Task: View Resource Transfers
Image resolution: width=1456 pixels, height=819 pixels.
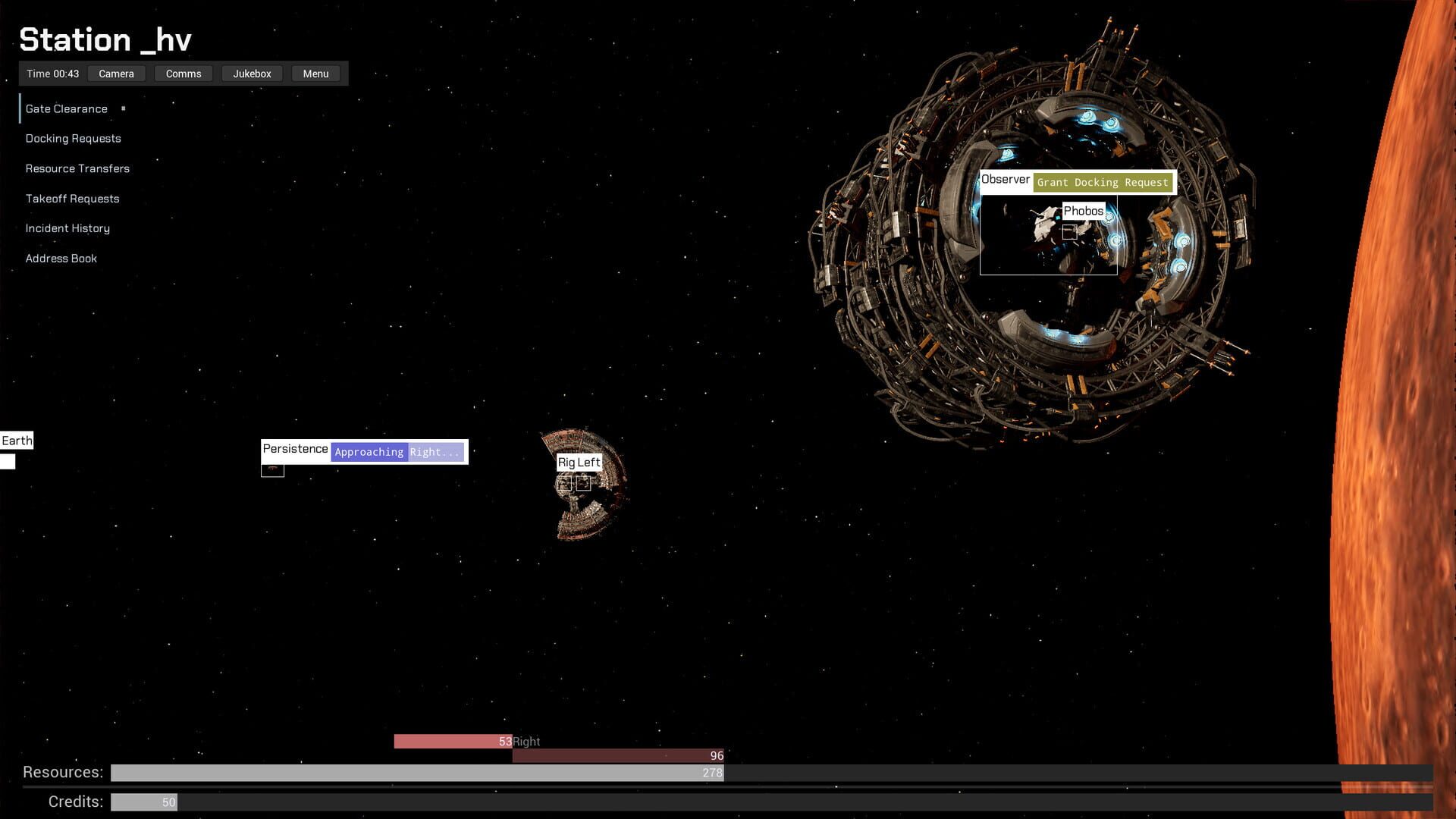Action: (x=77, y=168)
